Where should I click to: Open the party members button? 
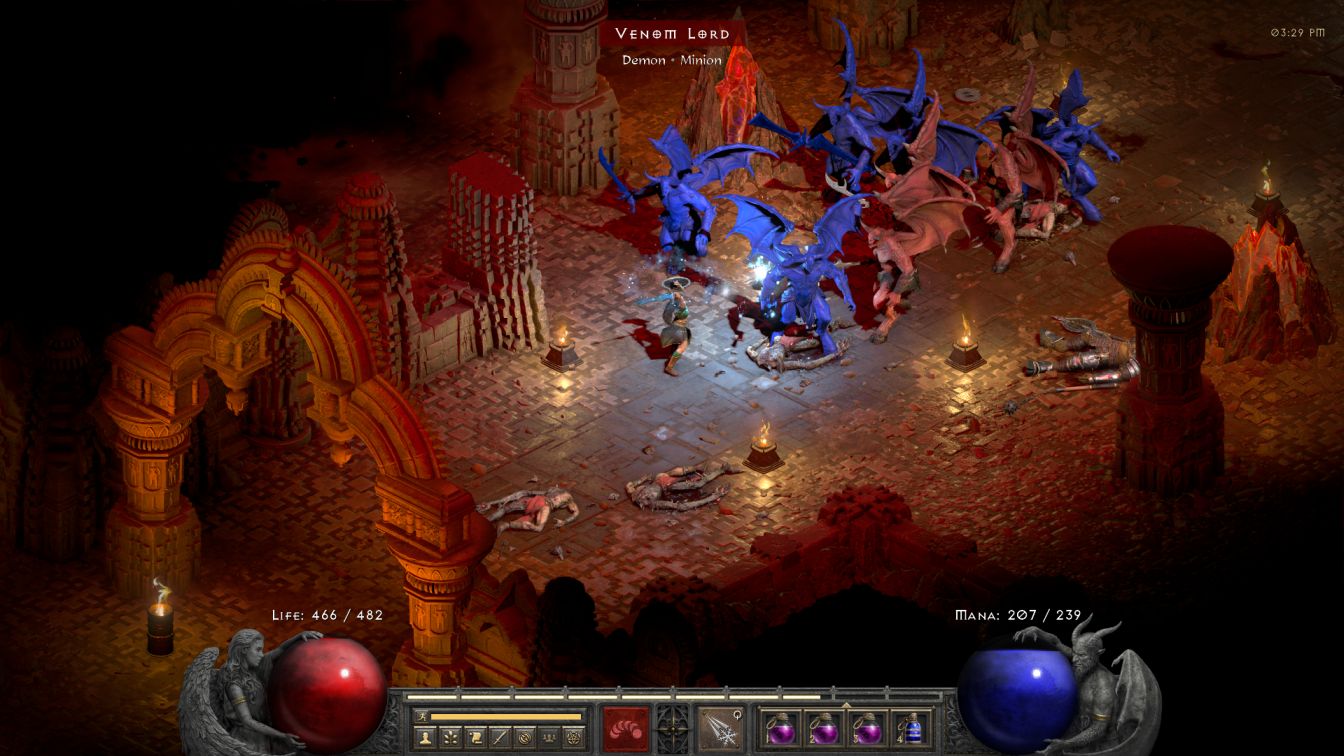coord(549,738)
